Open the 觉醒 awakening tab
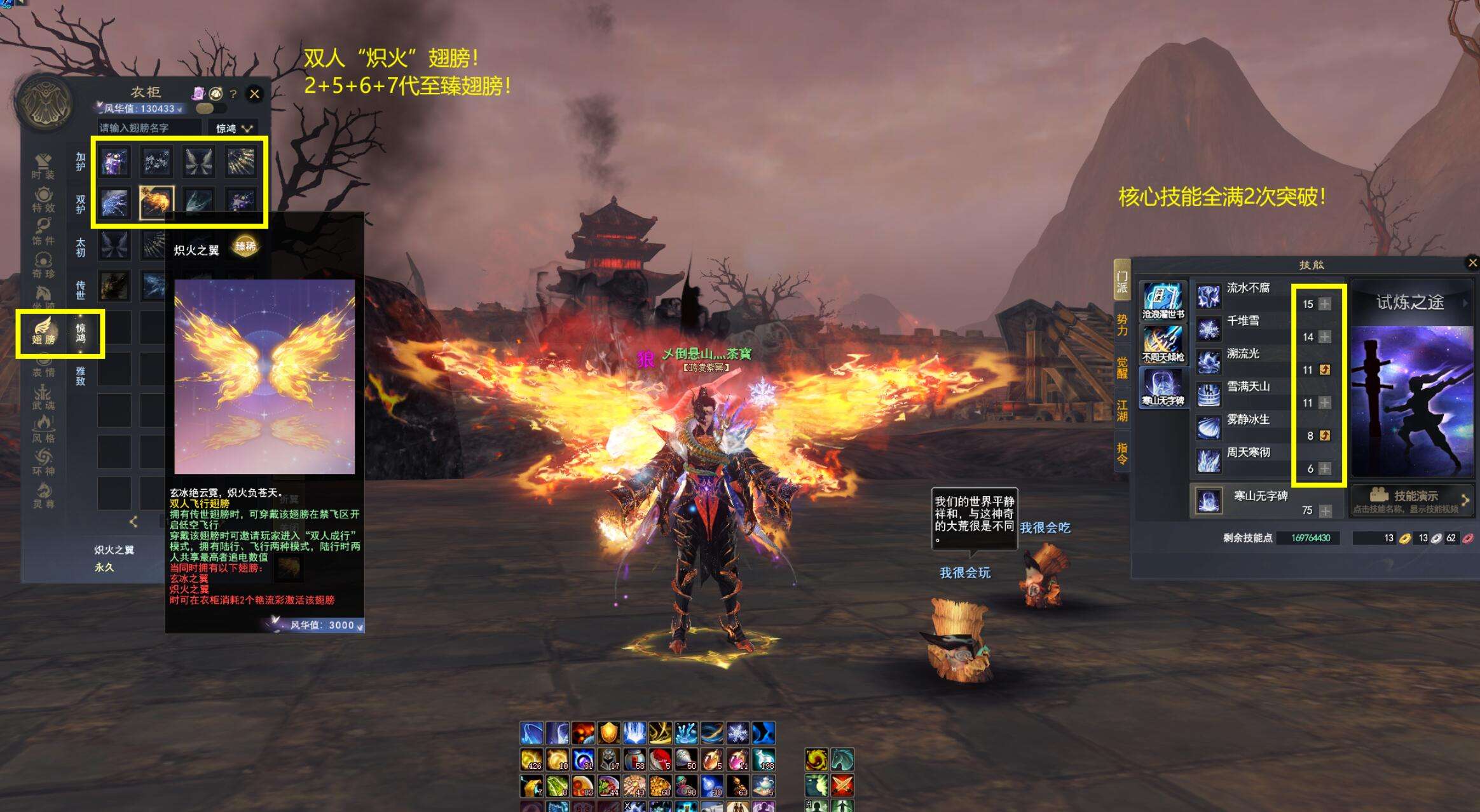 pos(1122,368)
